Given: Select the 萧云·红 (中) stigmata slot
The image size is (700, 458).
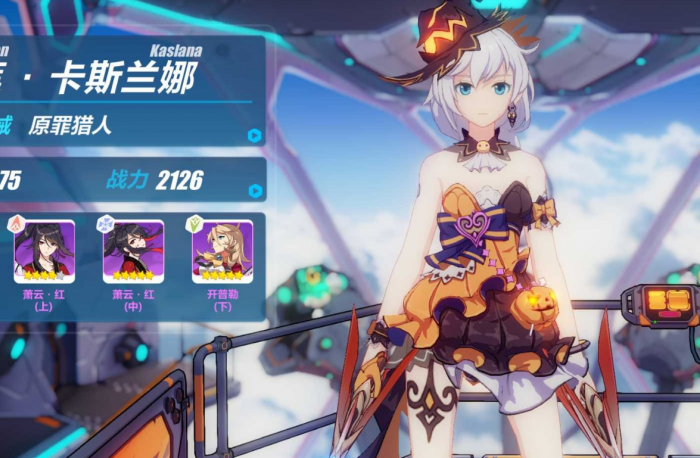Looking at the screenshot, I should click(x=133, y=251).
